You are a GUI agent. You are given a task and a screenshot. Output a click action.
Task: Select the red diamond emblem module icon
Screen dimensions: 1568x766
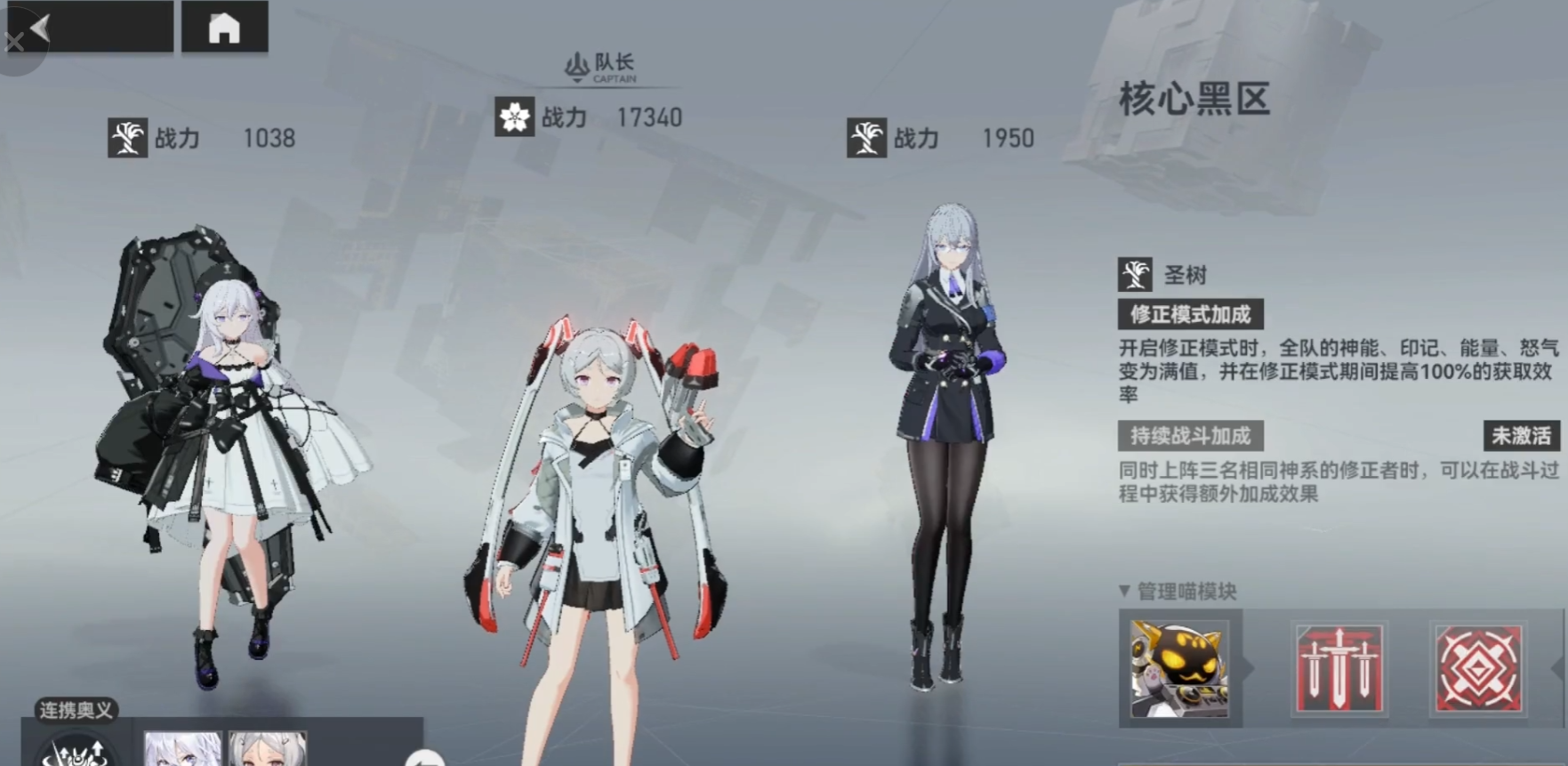click(1480, 669)
